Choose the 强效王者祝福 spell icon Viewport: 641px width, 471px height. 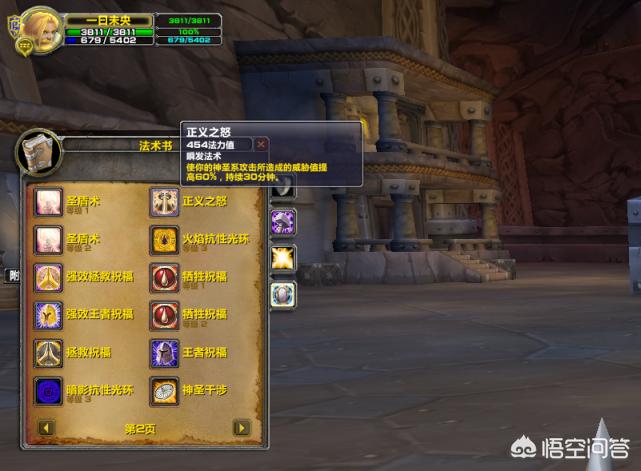tap(48, 315)
